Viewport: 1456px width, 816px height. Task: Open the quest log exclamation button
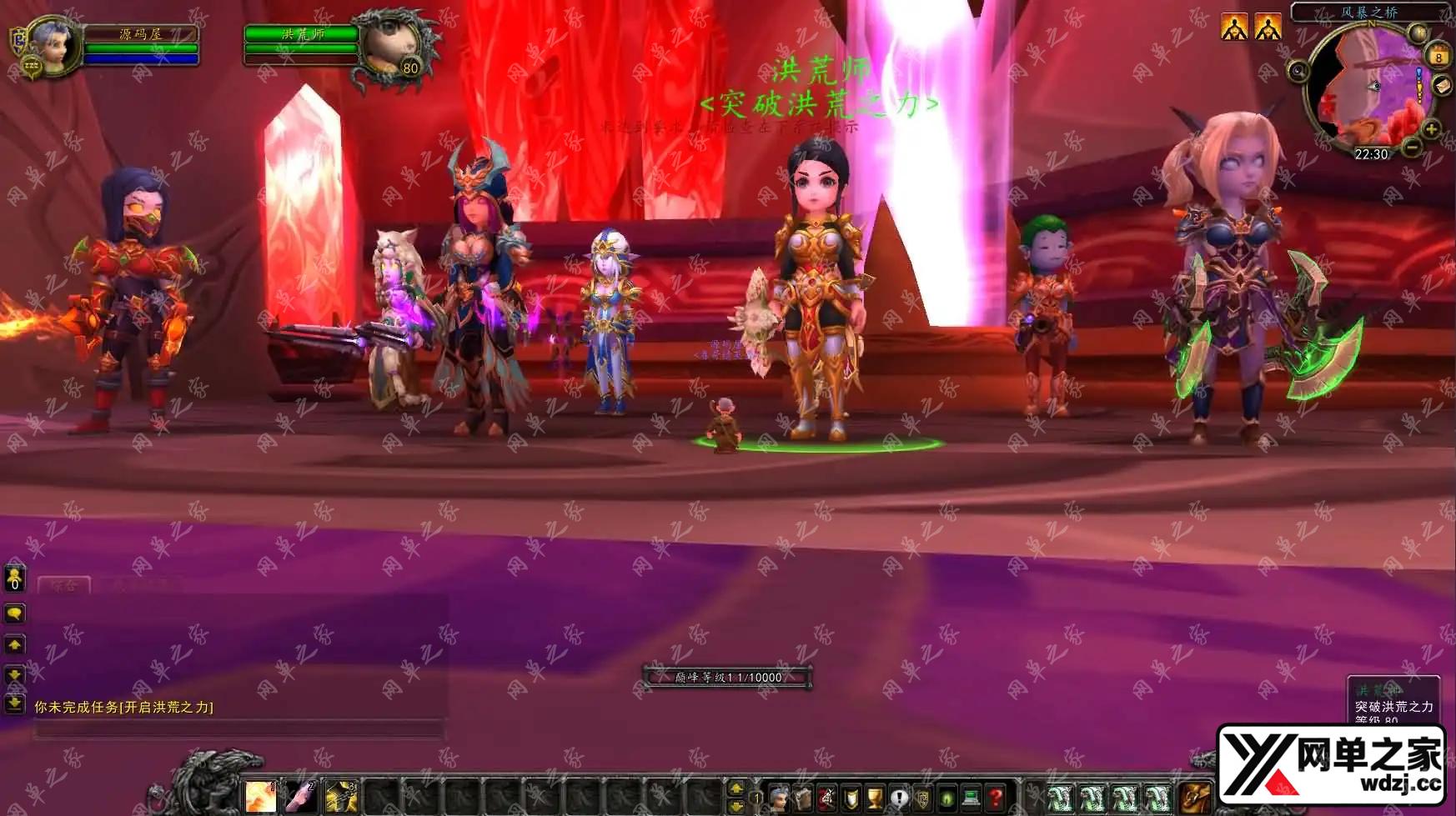pos(899,797)
